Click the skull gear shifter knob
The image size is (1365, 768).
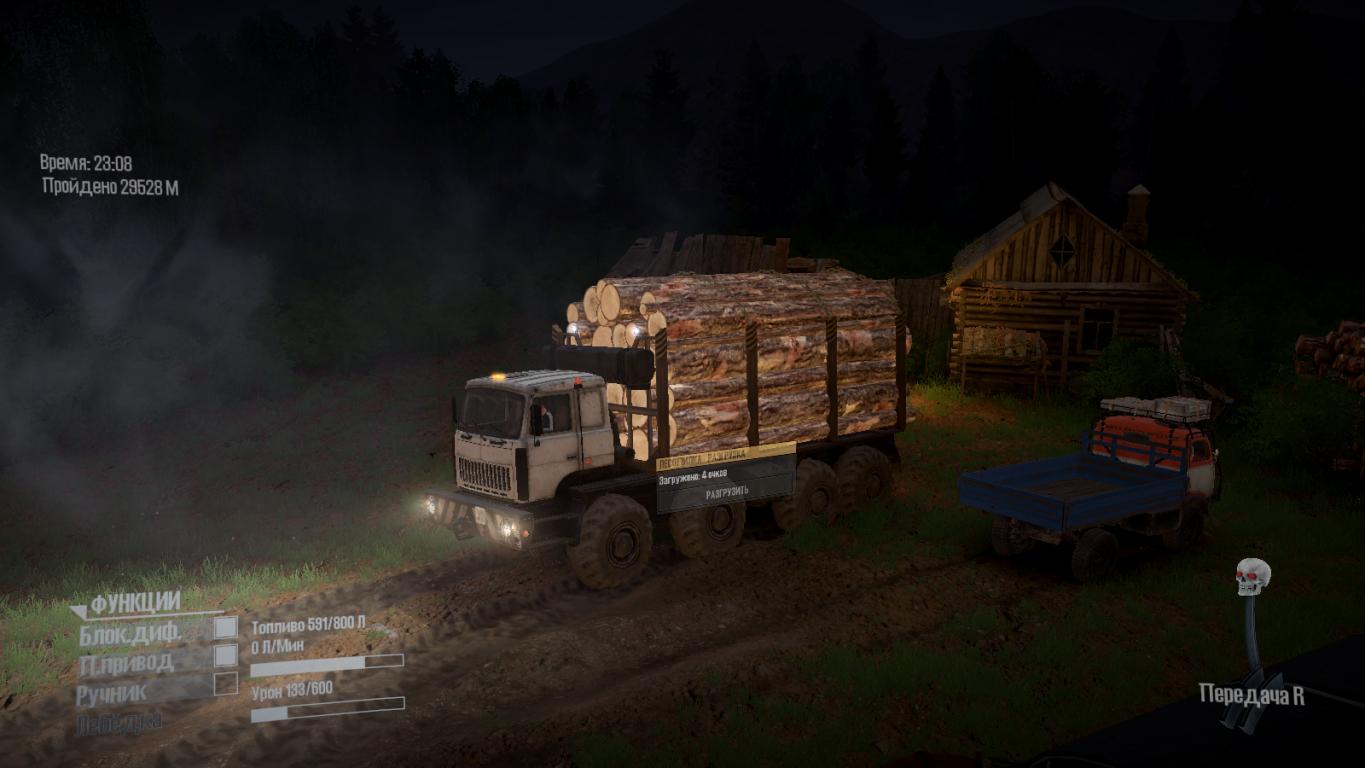coord(1252,576)
